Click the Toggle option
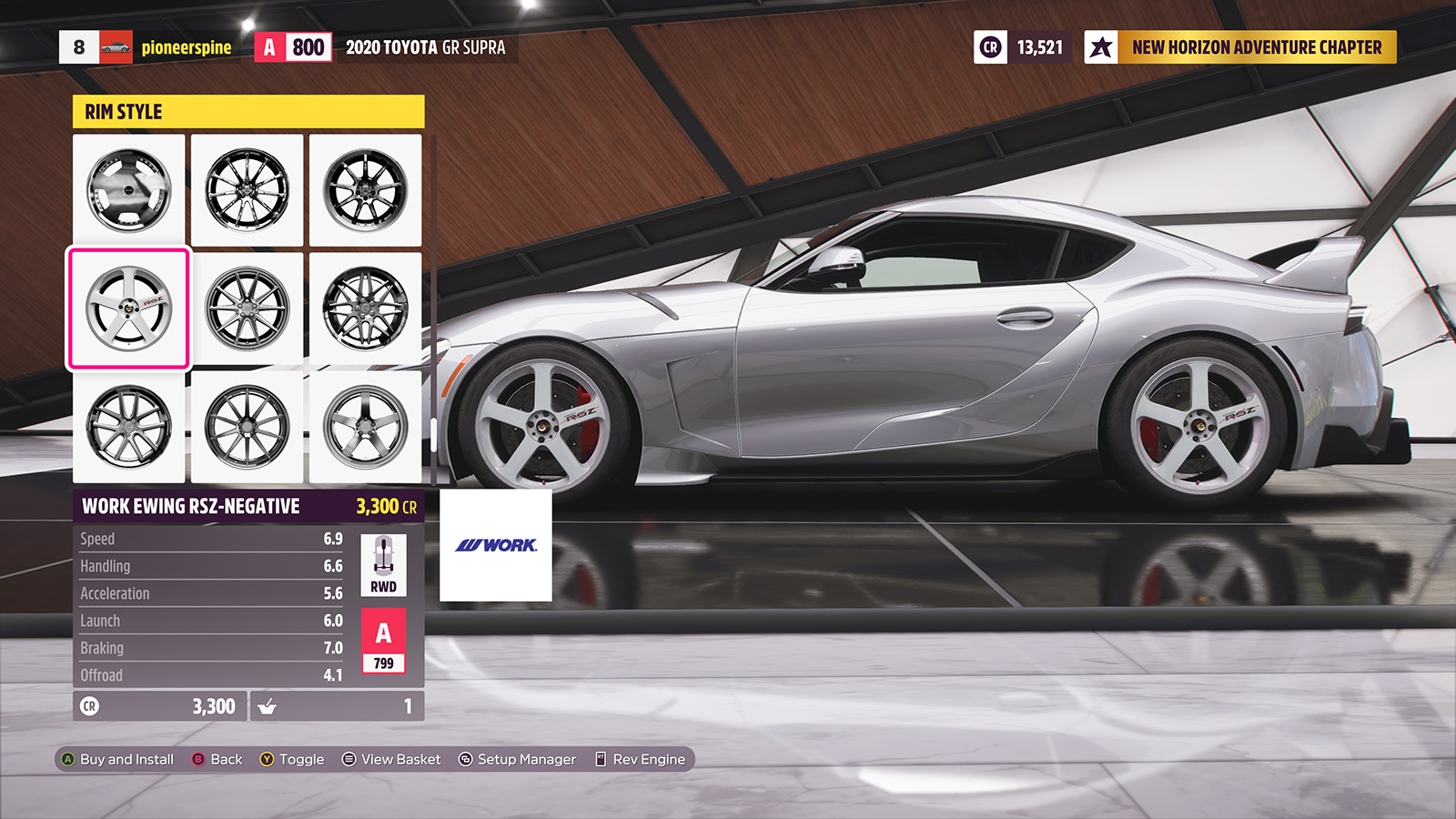The height and width of the screenshot is (819, 1456). coord(292,759)
